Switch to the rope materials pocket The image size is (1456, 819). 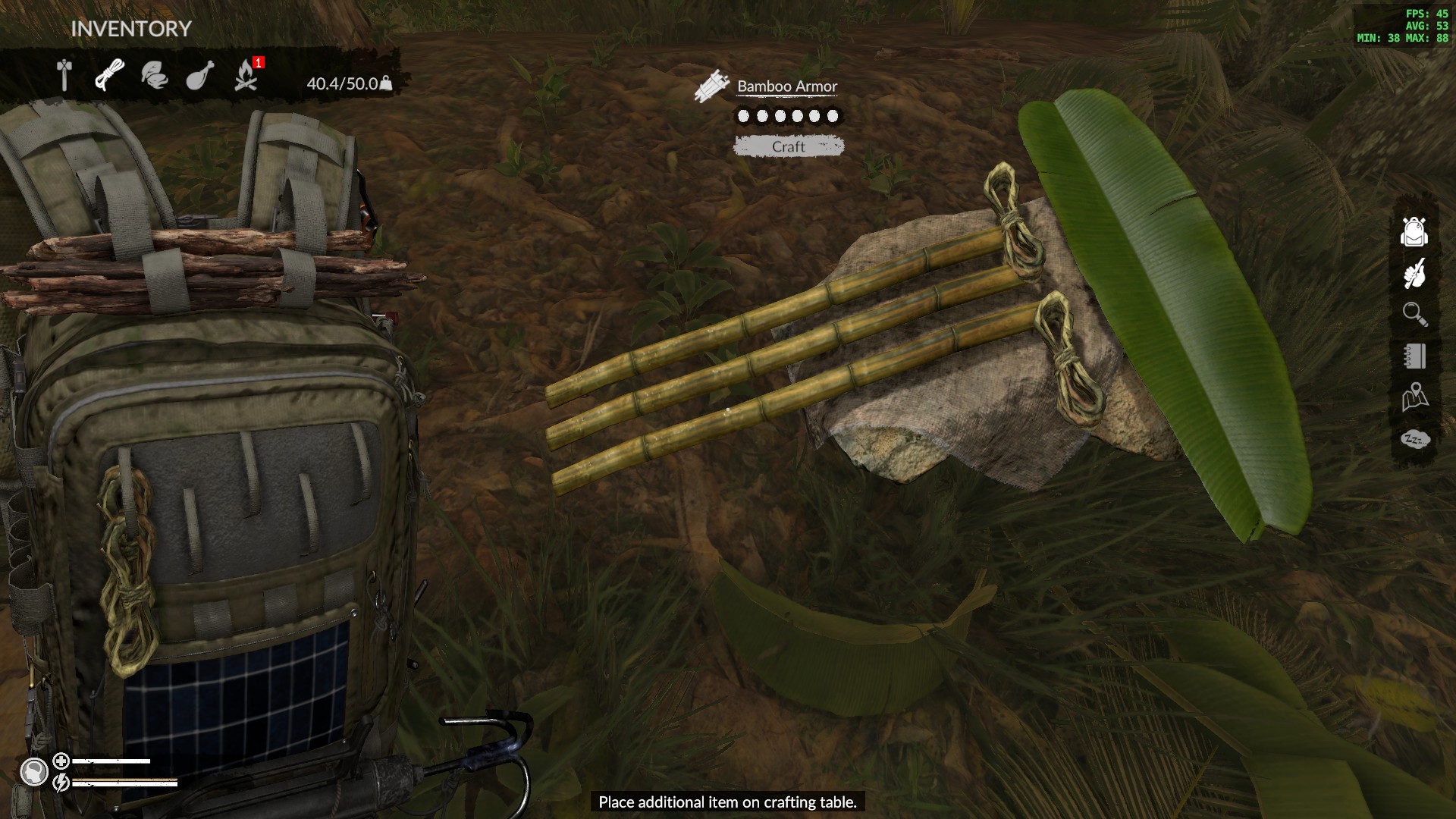coord(110,76)
